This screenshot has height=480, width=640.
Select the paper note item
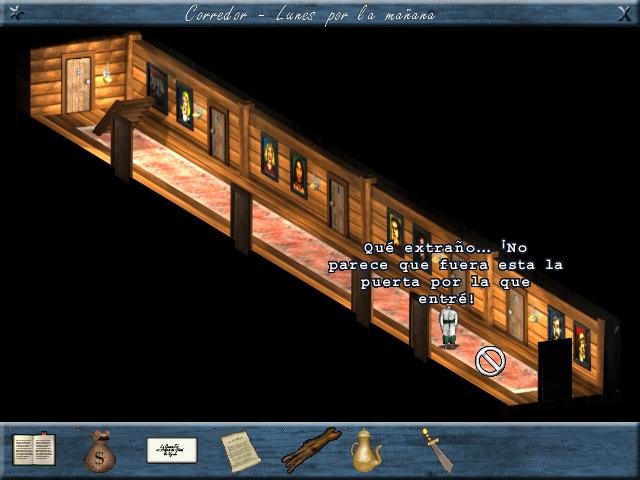[240, 450]
